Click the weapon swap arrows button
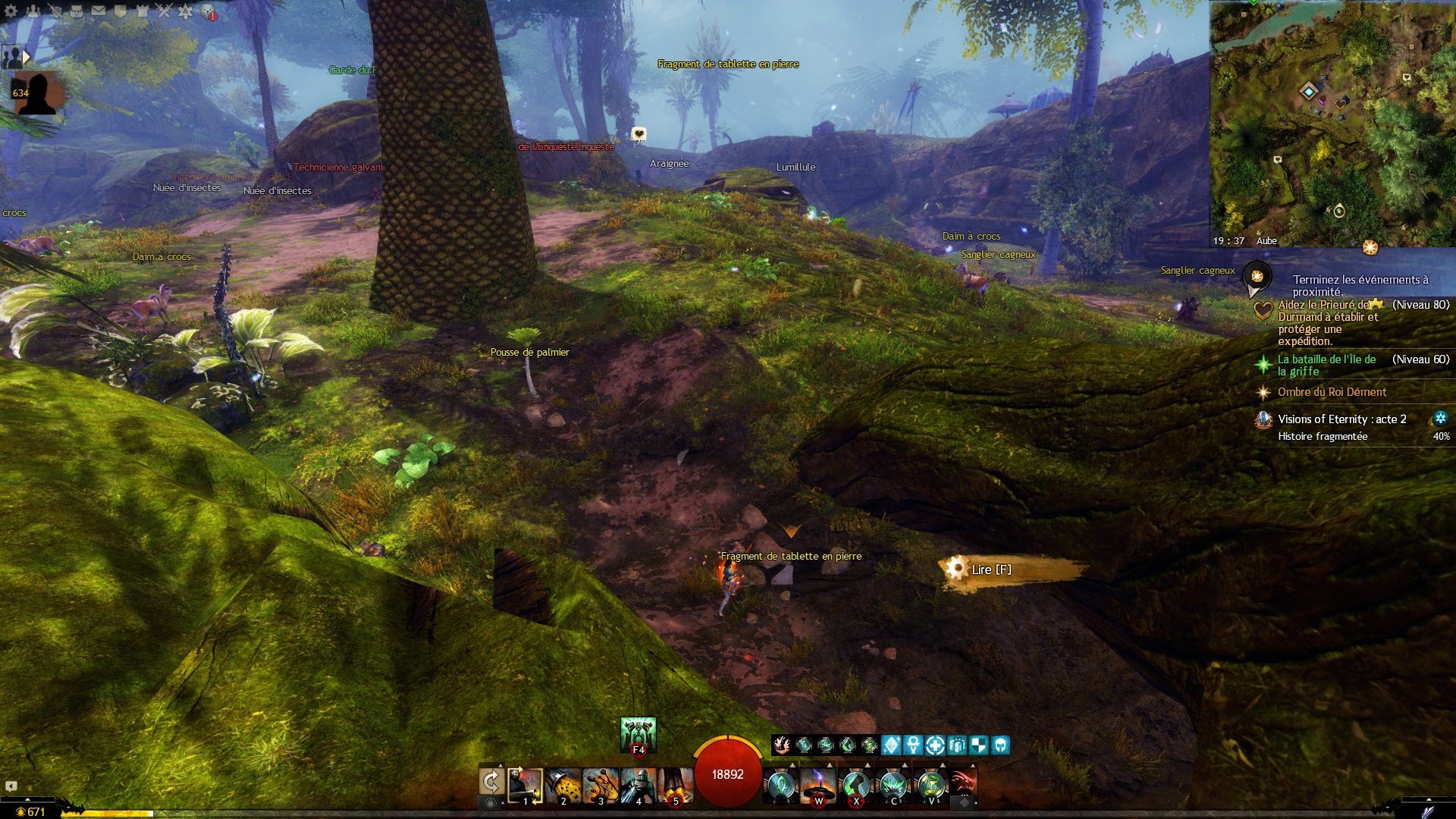The width and height of the screenshot is (1456, 819). click(x=491, y=782)
